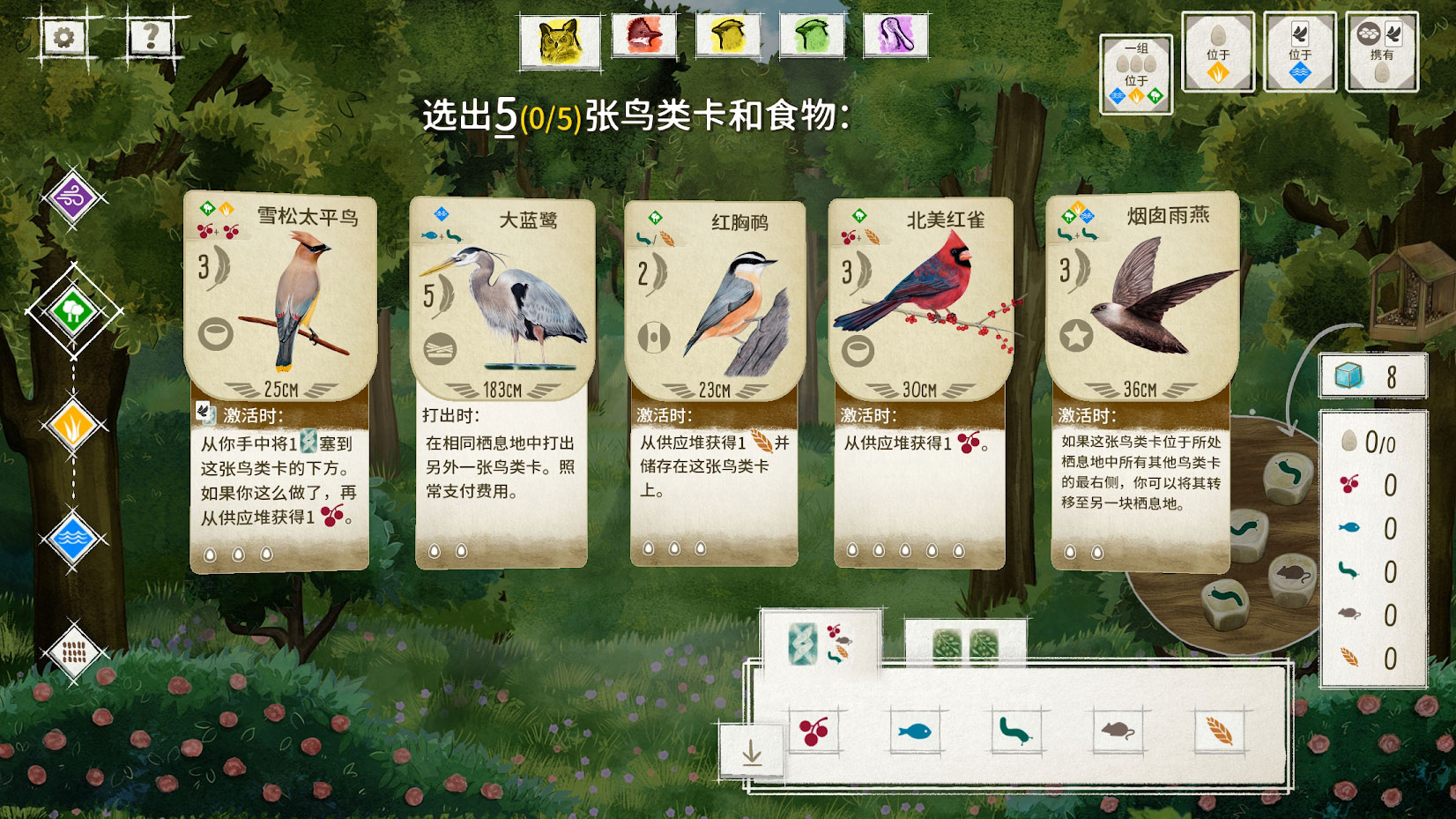Pick the wheat grain food token
The width and height of the screenshot is (1456, 819).
pos(1216,730)
